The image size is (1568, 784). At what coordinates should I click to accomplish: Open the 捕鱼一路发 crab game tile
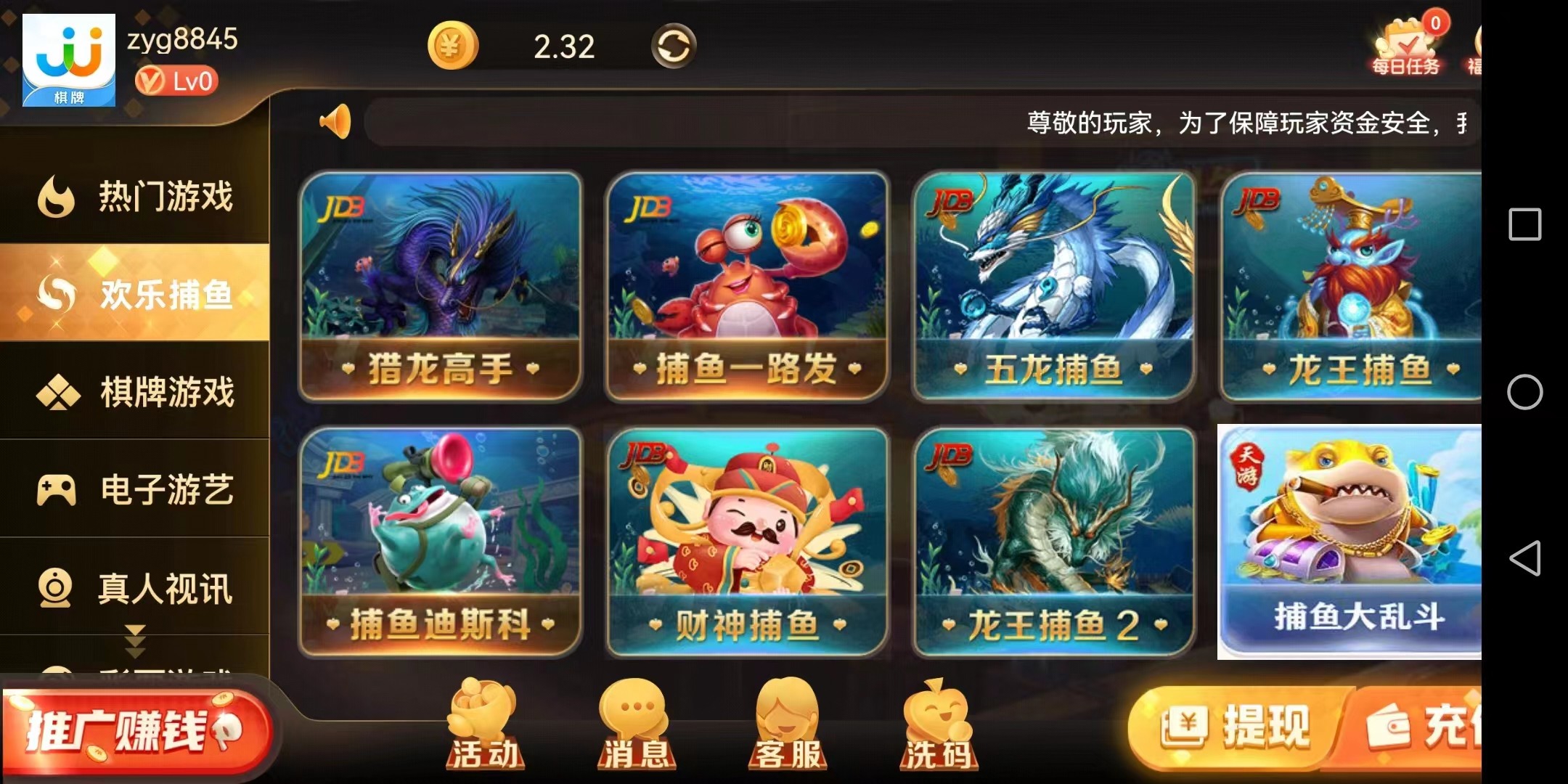tap(747, 286)
